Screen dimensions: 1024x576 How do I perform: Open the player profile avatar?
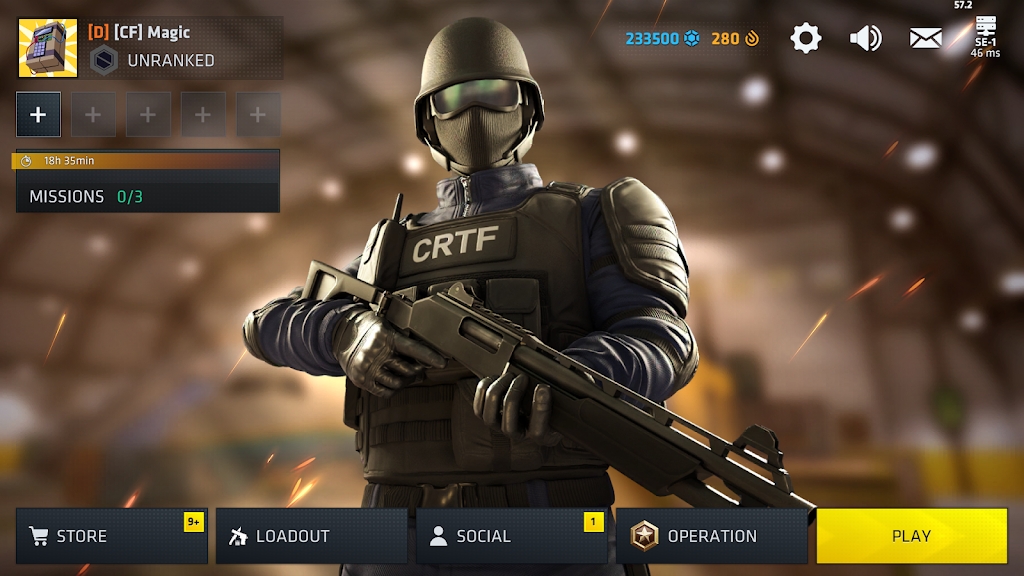coord(47,48)
